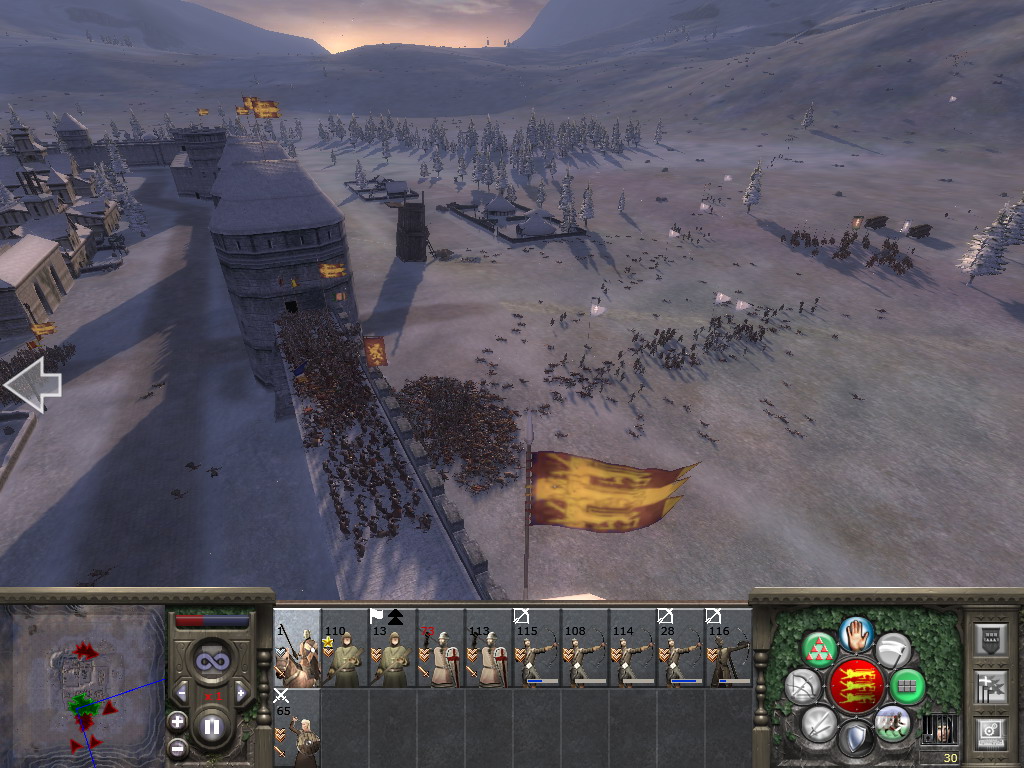Zoom in the minimap with plus button
Screen dimensions: 1024x768
pyautogui.click(x=177, y=720)
